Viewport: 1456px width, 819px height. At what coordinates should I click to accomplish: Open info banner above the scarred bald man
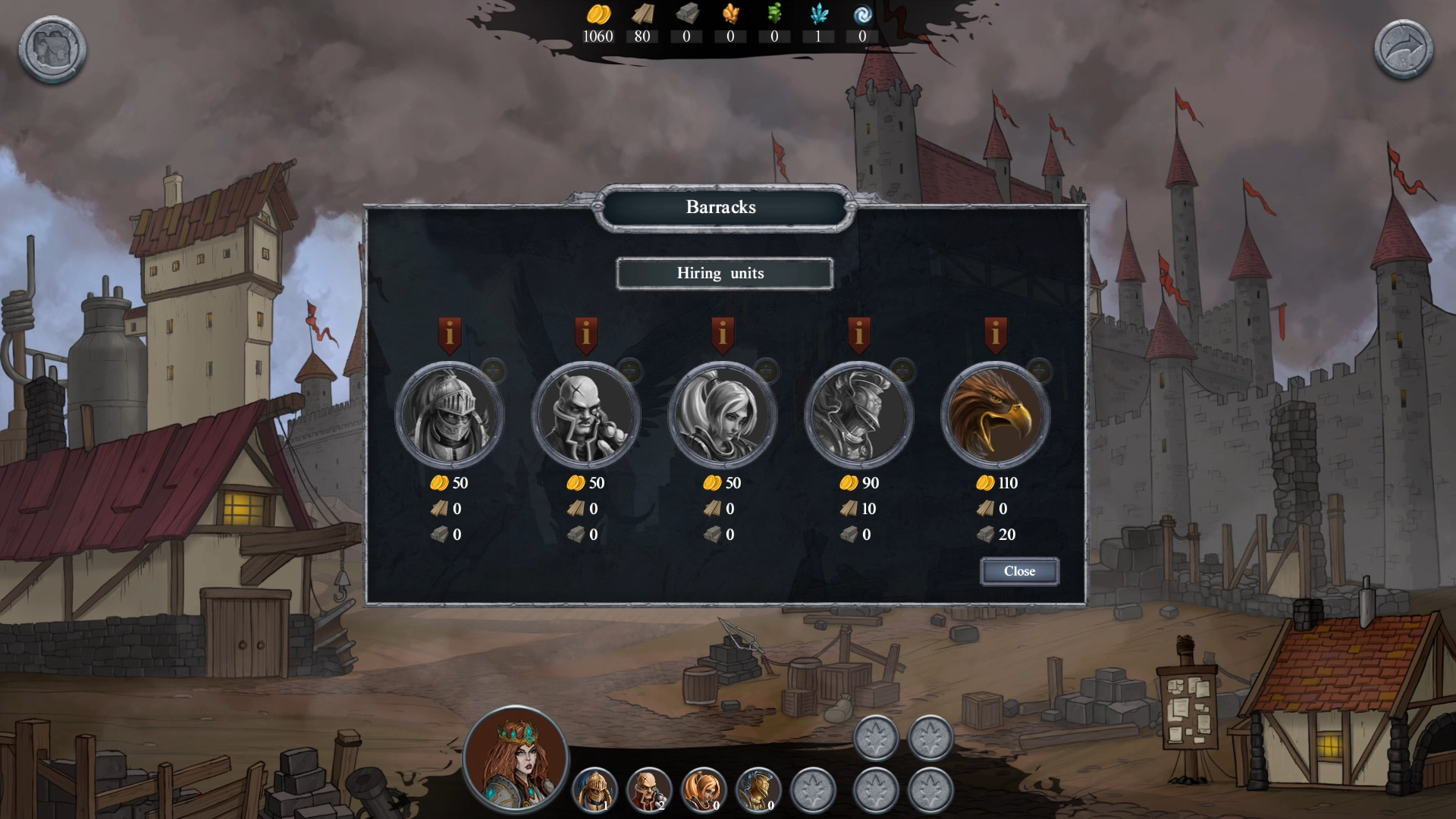click(x=585, y=334)
